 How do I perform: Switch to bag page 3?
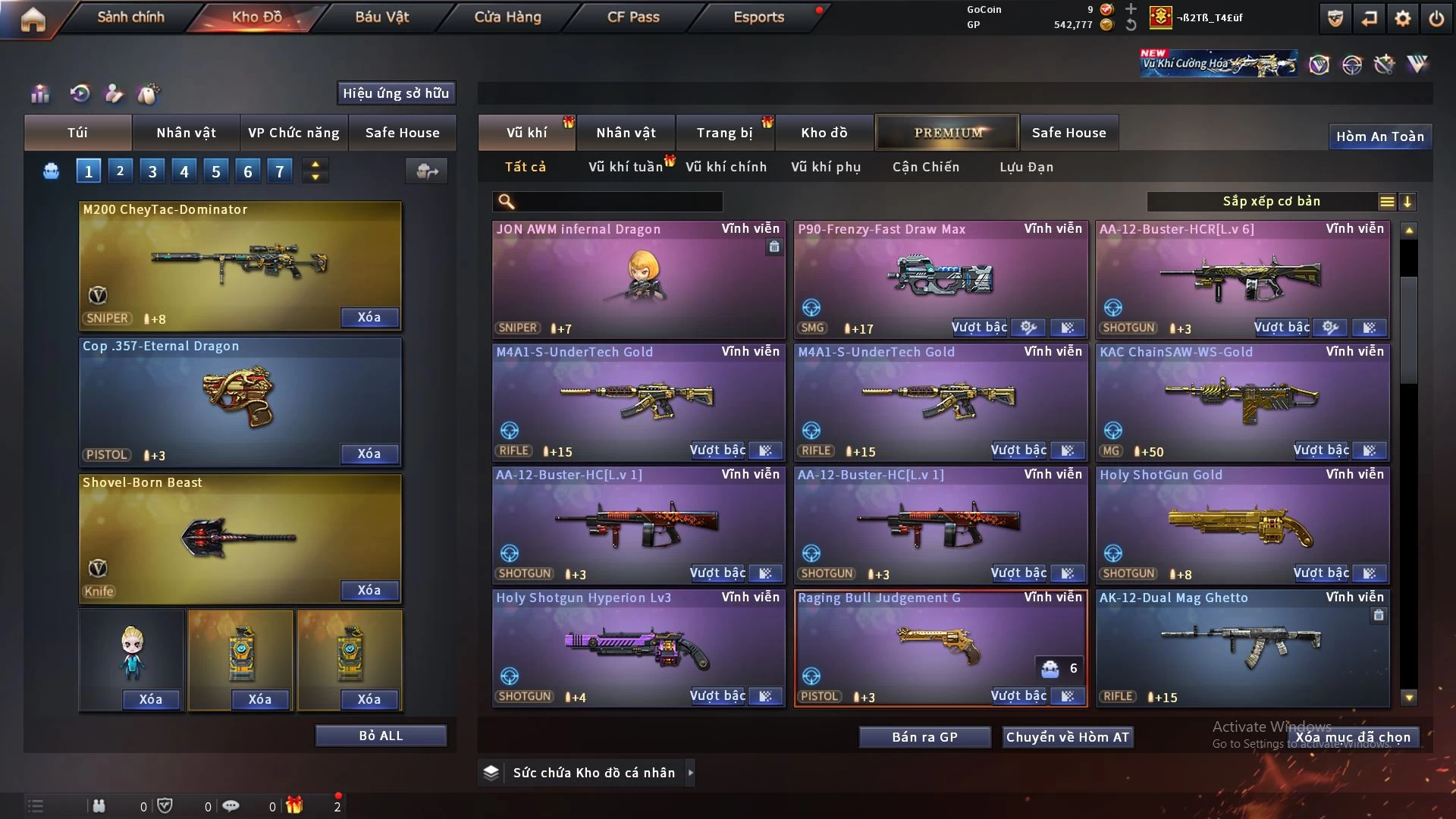pos(152,171)
